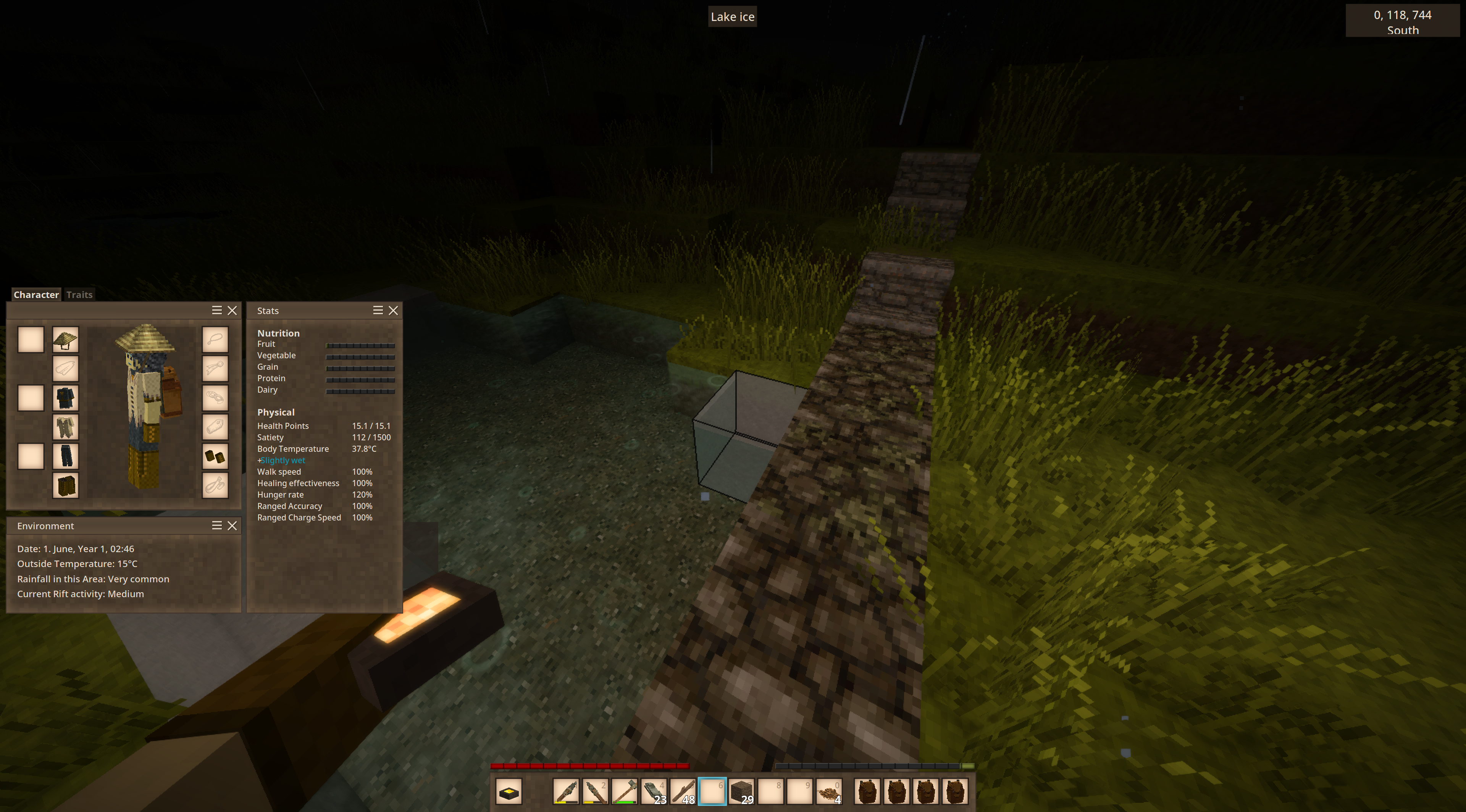The height and width of the screenshot is (812, 1466).
Task: Close the Environment panel
Action: pyautogui.click(x=232, y=526)
